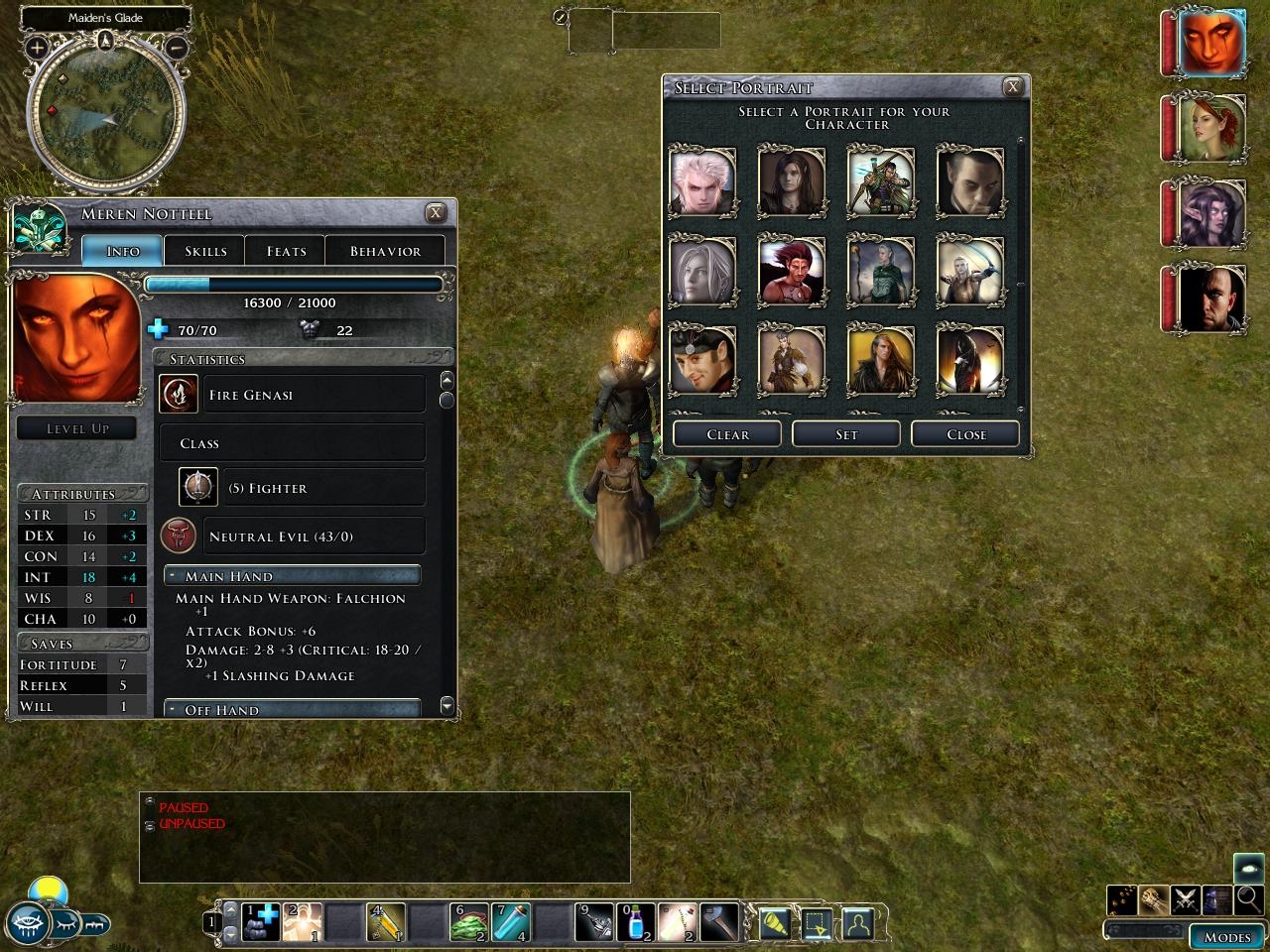The image size is (1270, 952).
Task: Use the green herb item in hotbar
Action: 468,923
